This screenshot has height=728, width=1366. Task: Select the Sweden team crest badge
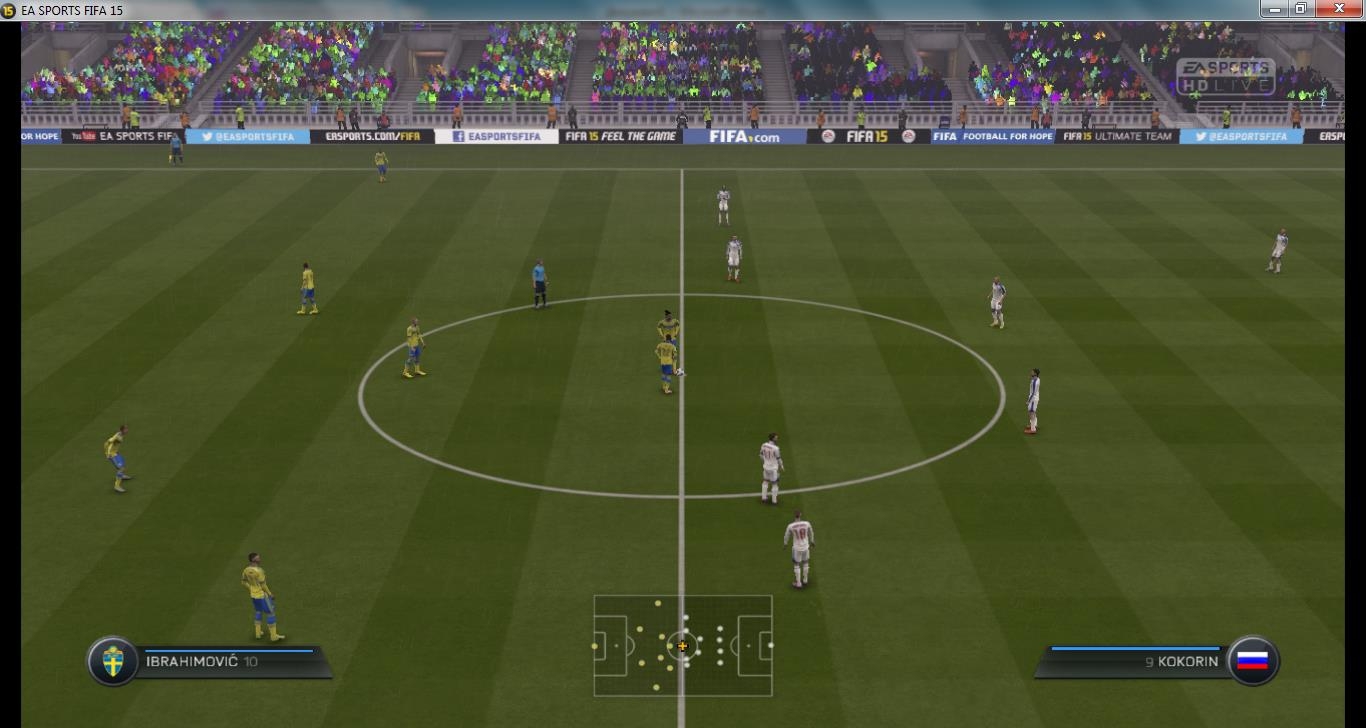(x=113, y=661)
